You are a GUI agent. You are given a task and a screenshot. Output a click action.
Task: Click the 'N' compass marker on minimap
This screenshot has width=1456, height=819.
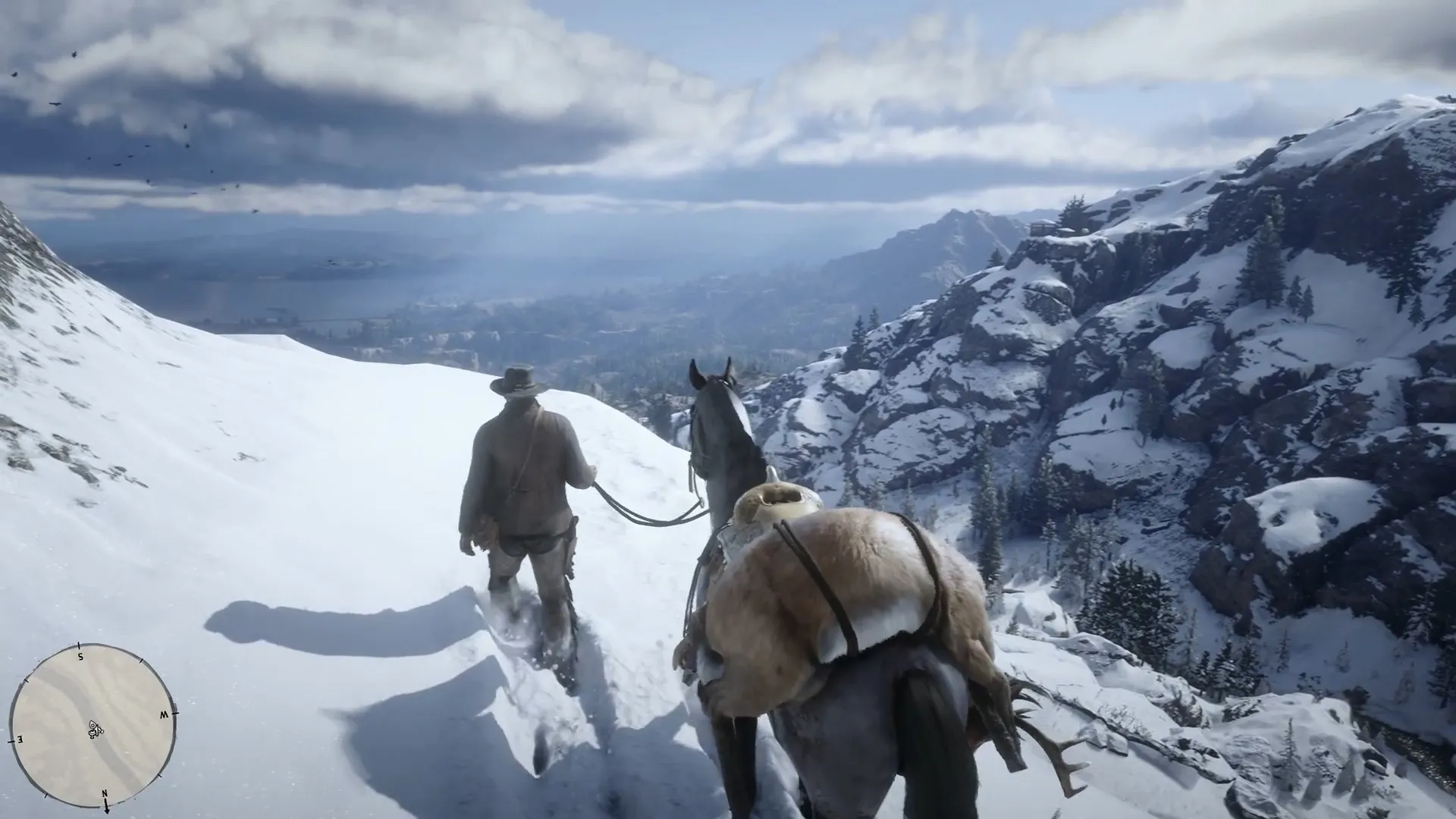105,793
